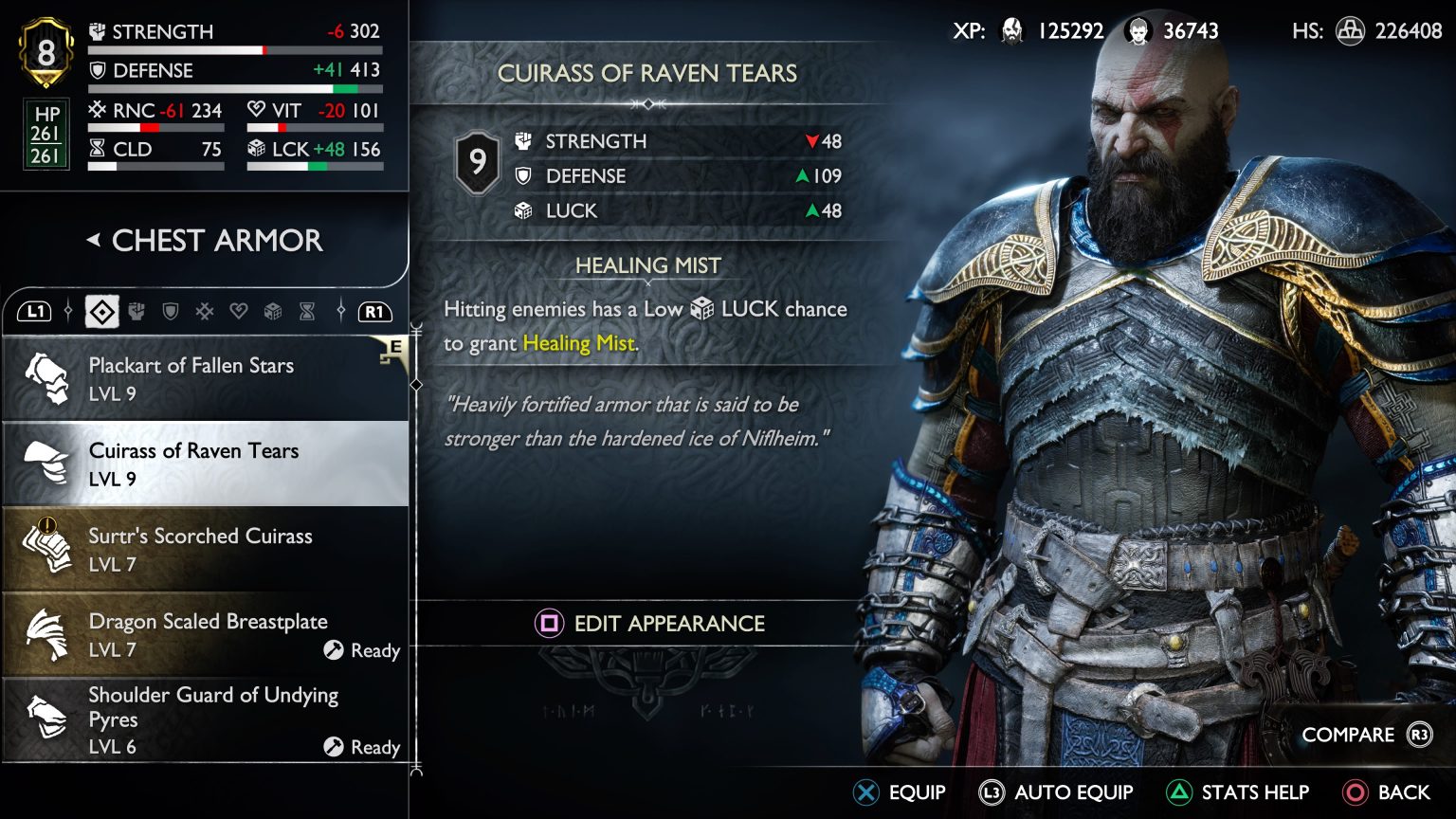1456x819 pixels.
Task: Select the rarity diamond sort icon
Action: (100, 311)
